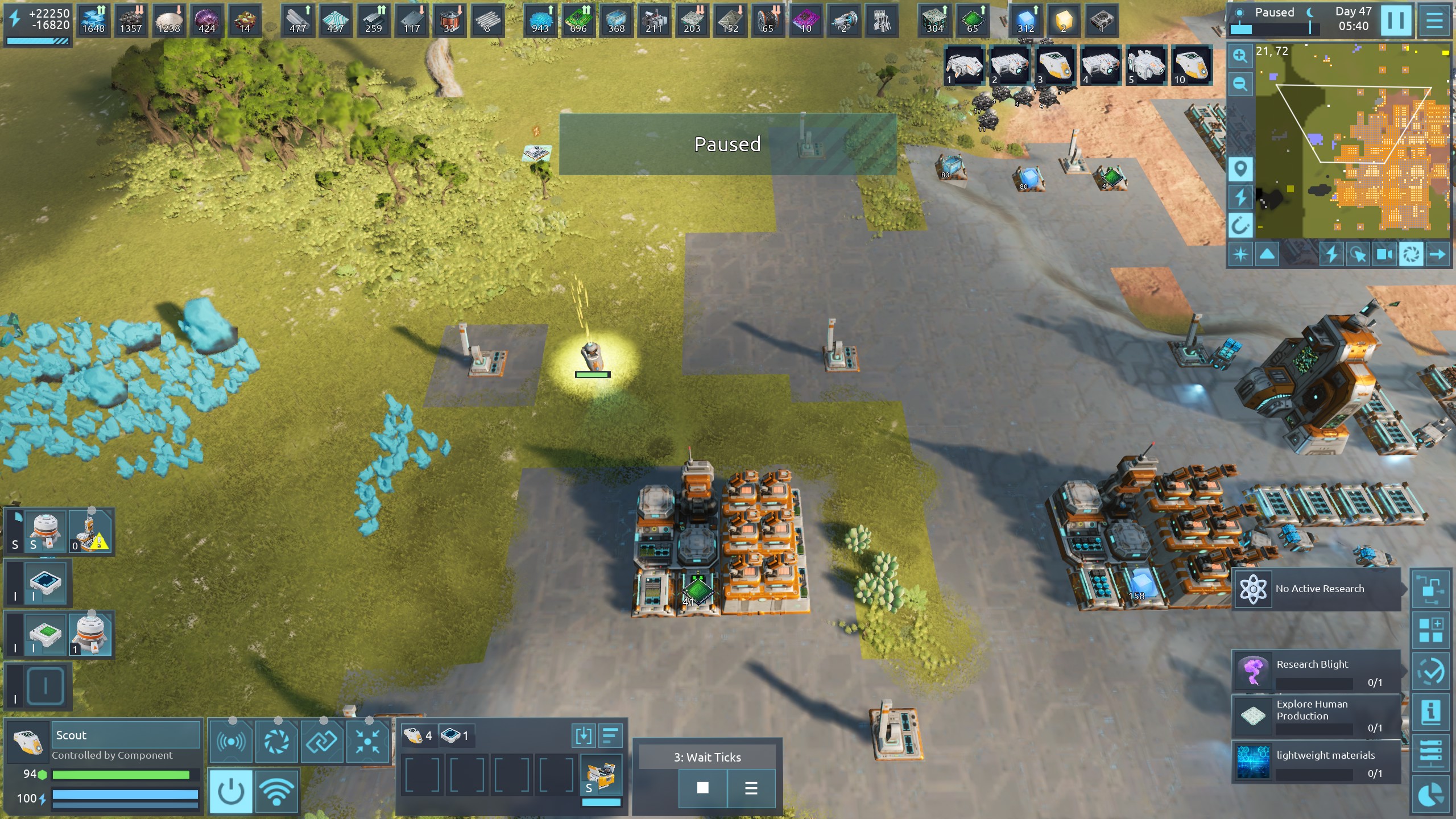Screen dimensions: 1456x819
Task: Select the component with the warning triangle
Action: click(x=92, y=532)
